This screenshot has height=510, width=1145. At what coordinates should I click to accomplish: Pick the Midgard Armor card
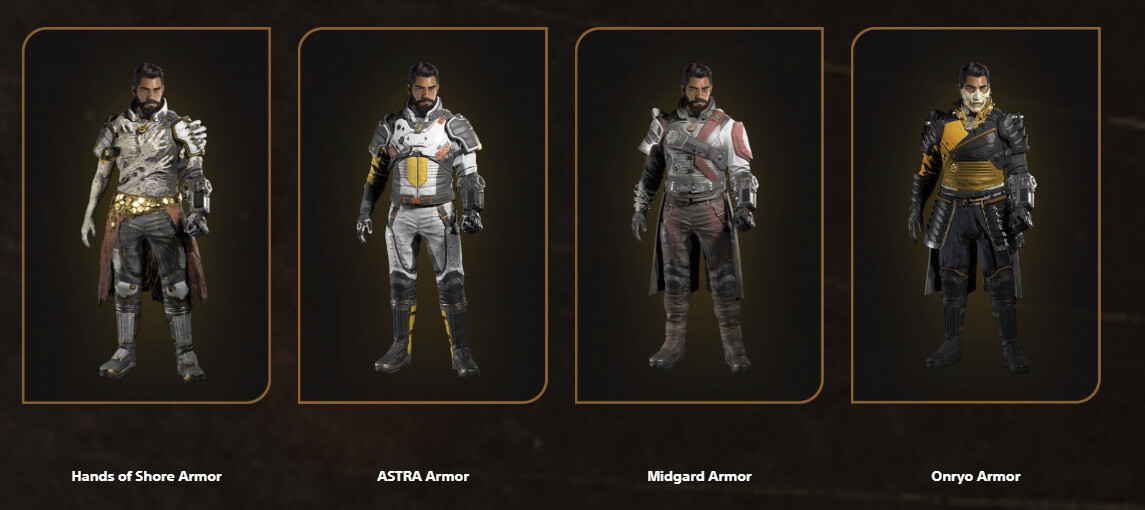click(x=699, y=215)
